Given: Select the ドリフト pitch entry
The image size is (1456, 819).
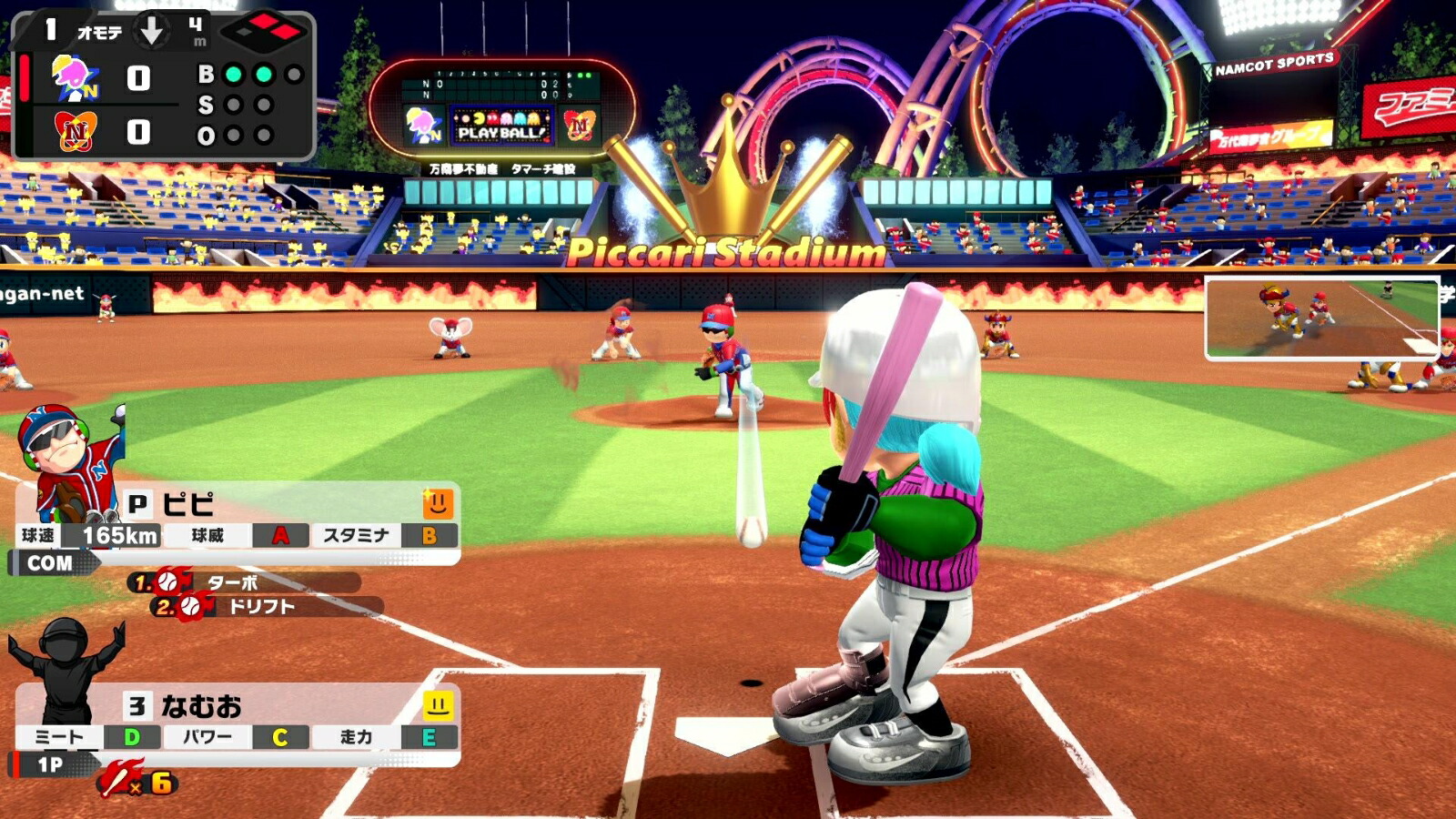Looking at the screenshot, I should click(x=264, y=606).
